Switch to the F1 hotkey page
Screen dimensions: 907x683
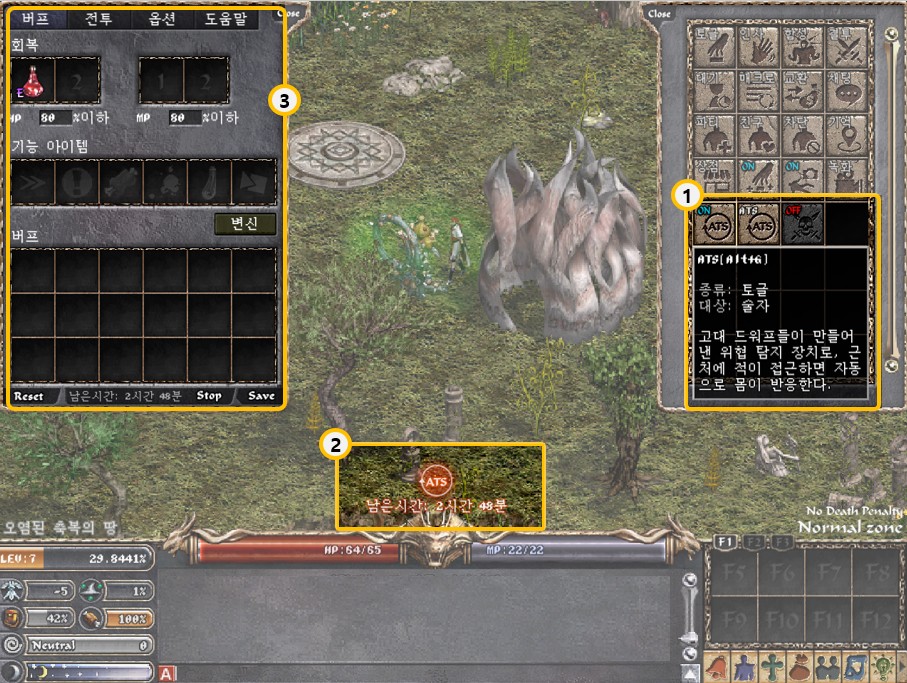(x=727, y=542)
